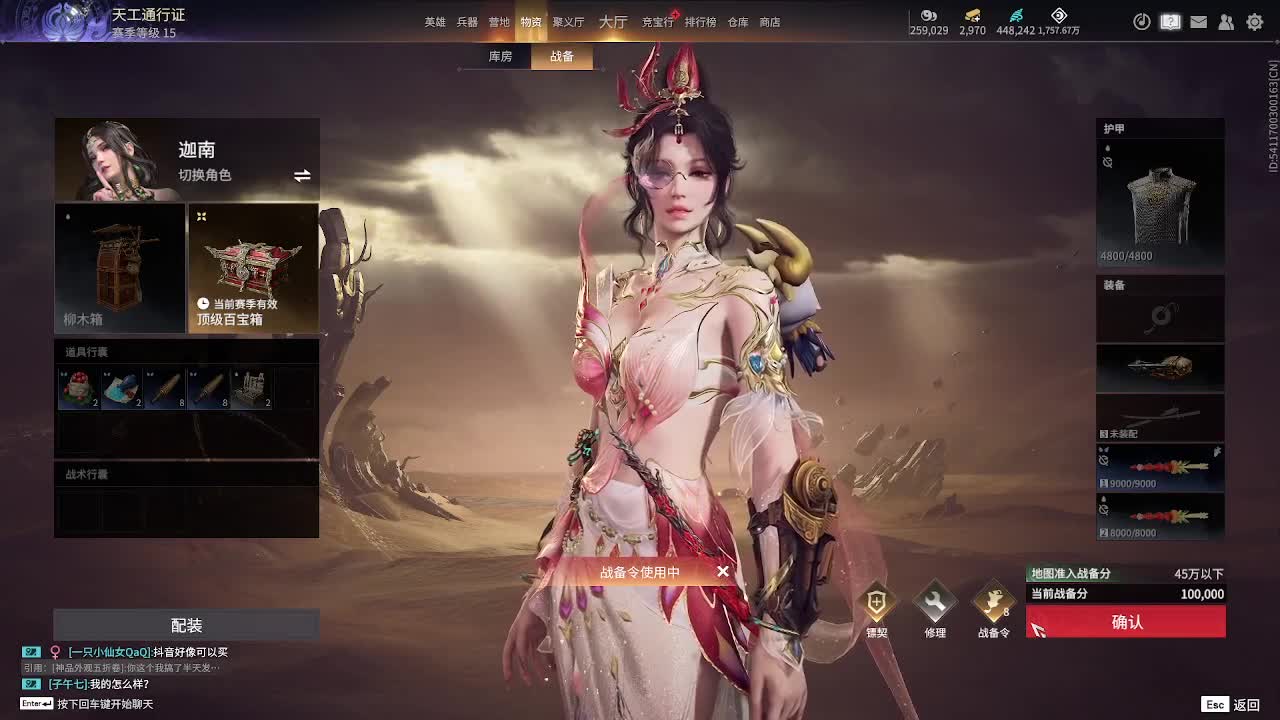Screen dimensions: 1280x720
Task: Confirm loadout with the red 确认 button
Action: coord(1126,622)
